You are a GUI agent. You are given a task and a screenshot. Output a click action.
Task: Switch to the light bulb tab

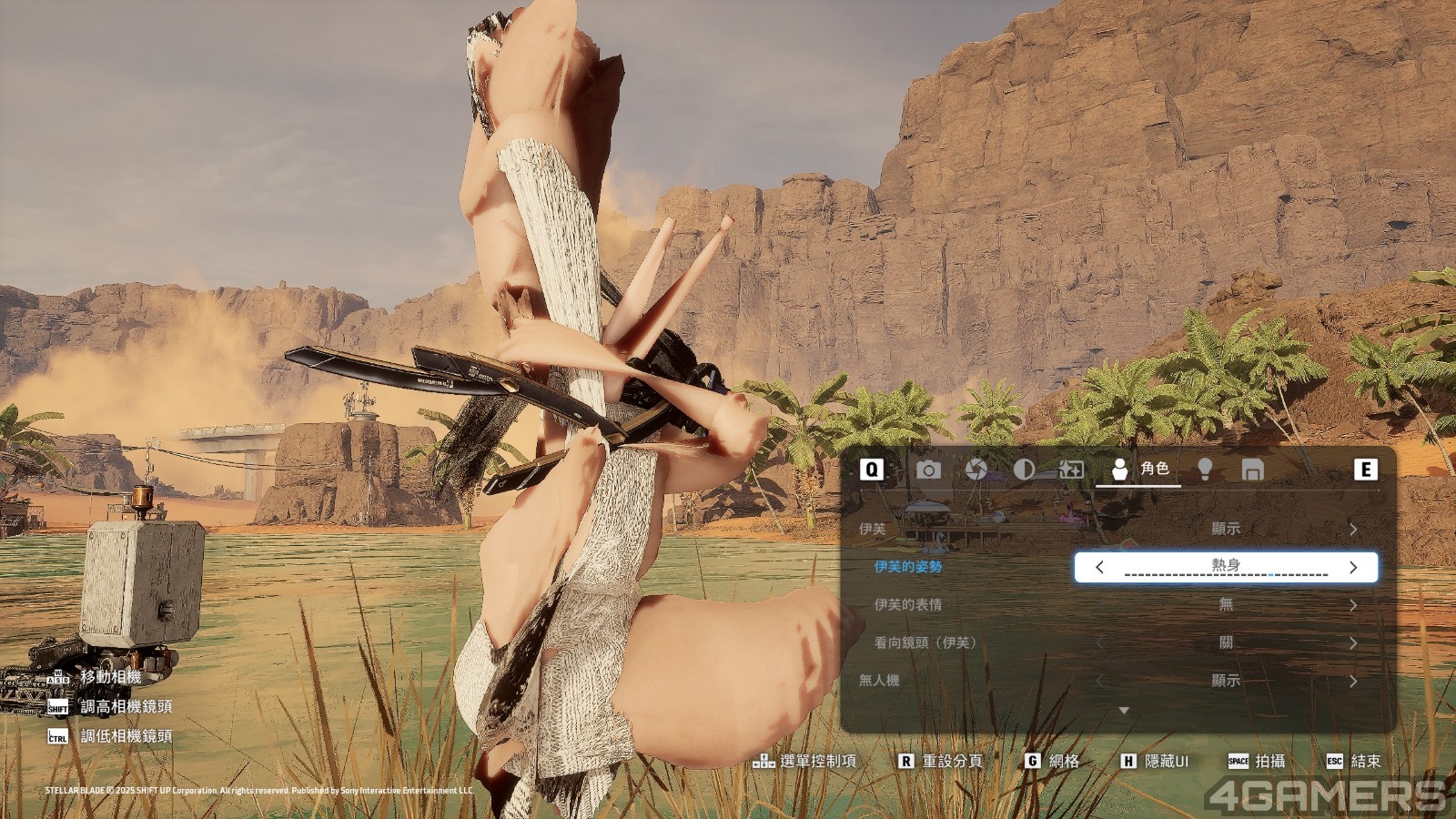(1205, 470)
